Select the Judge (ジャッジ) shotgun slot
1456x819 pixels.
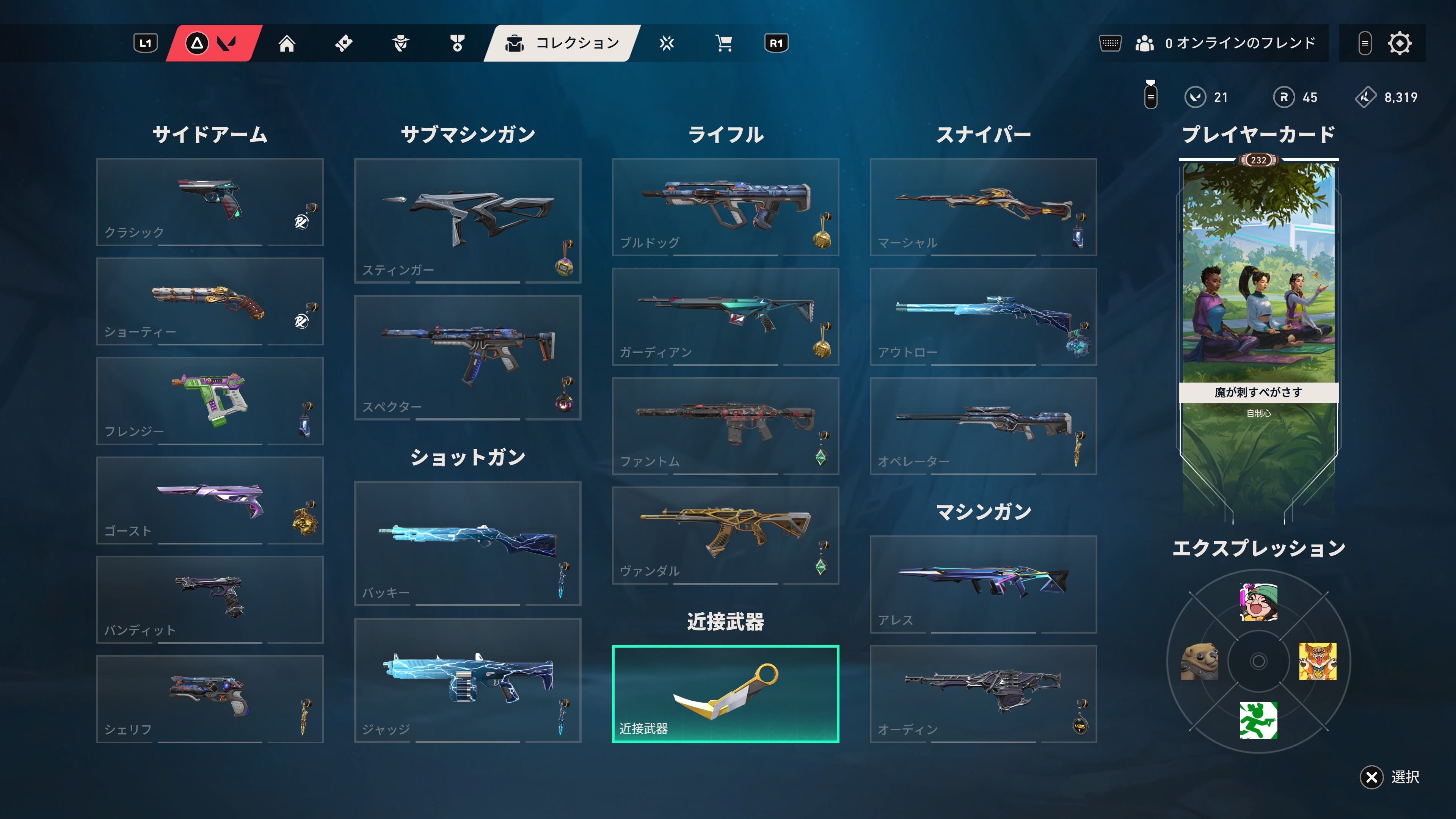pos(468,680)
